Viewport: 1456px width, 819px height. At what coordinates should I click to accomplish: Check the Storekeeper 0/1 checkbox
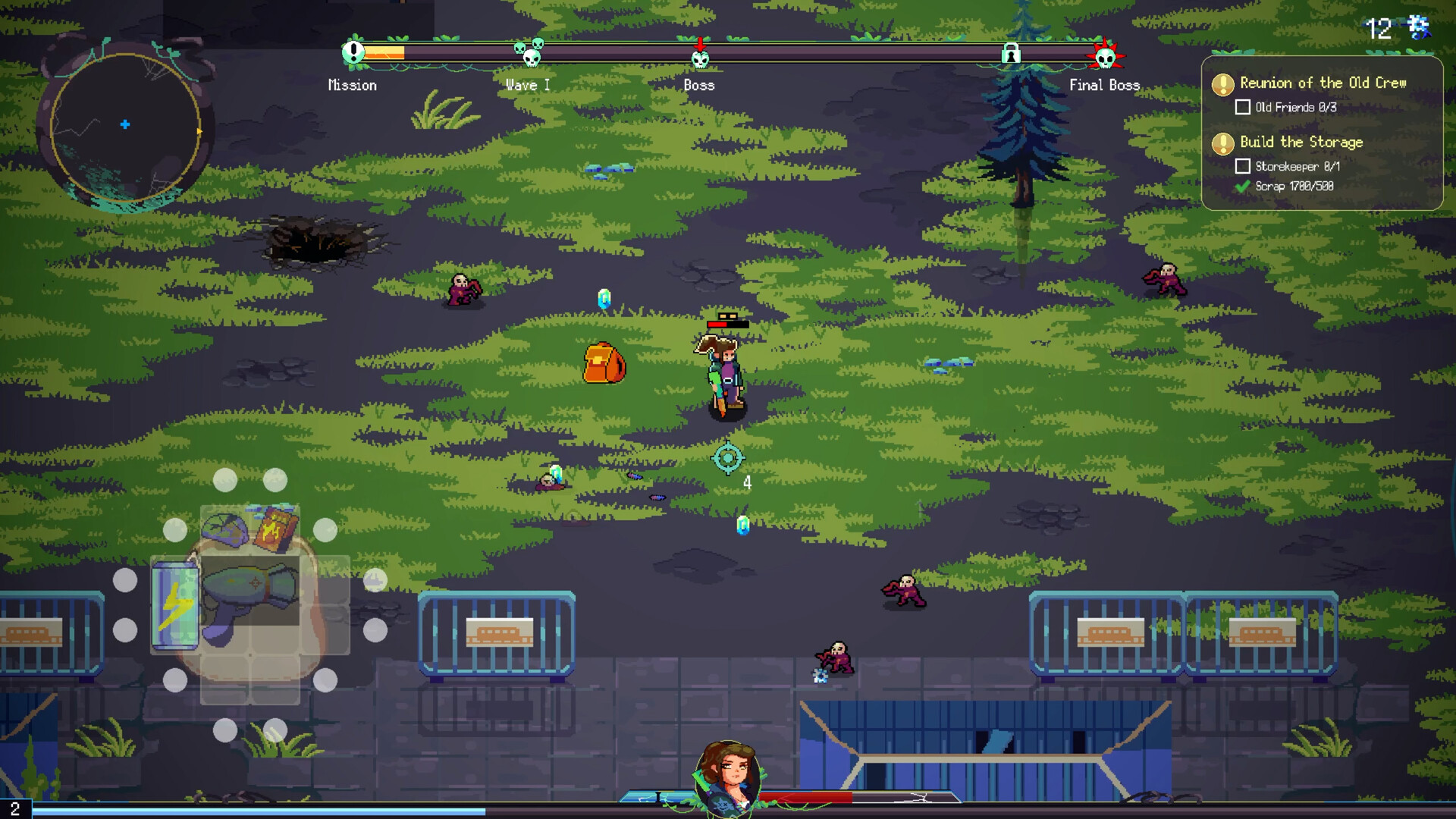point(1242,165)
